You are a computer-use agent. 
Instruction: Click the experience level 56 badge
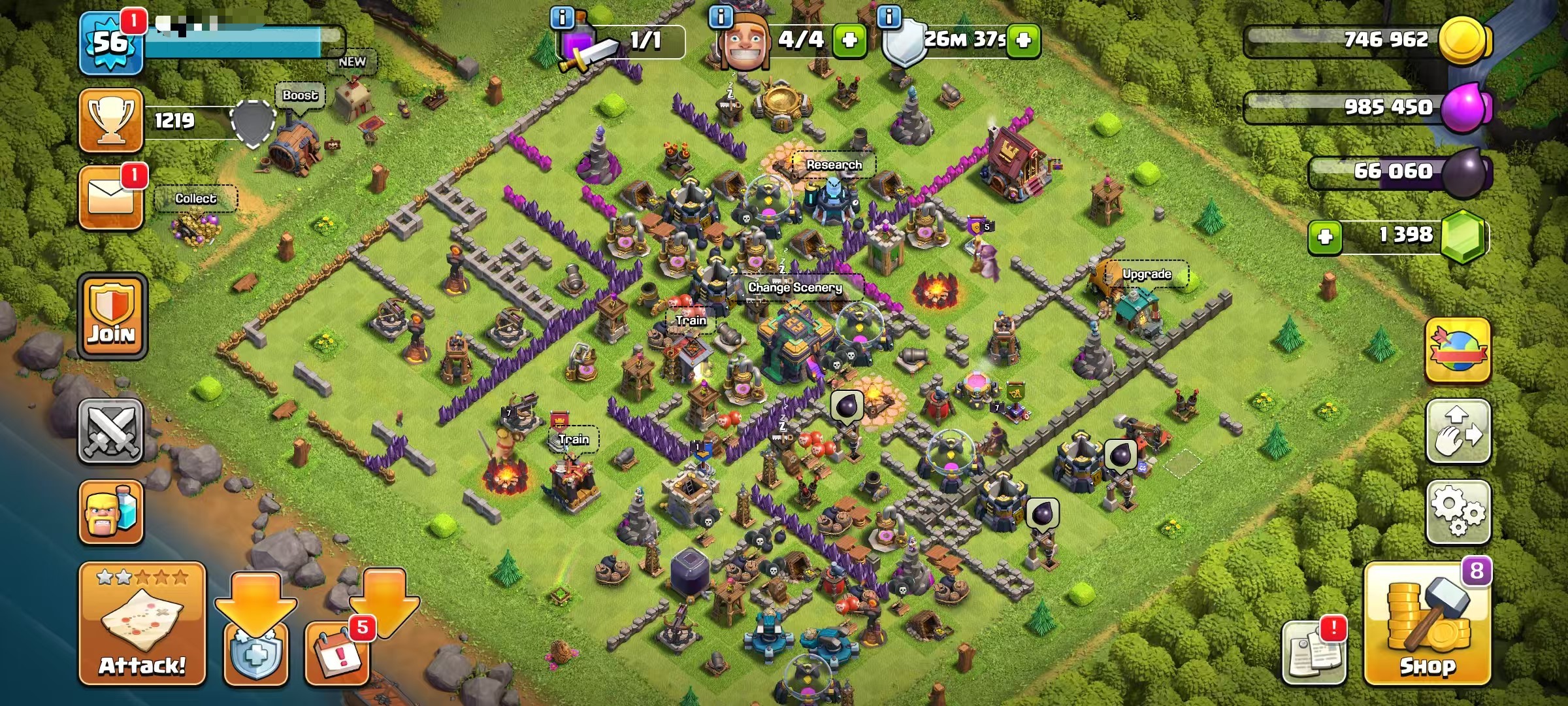tap(110, 41)
